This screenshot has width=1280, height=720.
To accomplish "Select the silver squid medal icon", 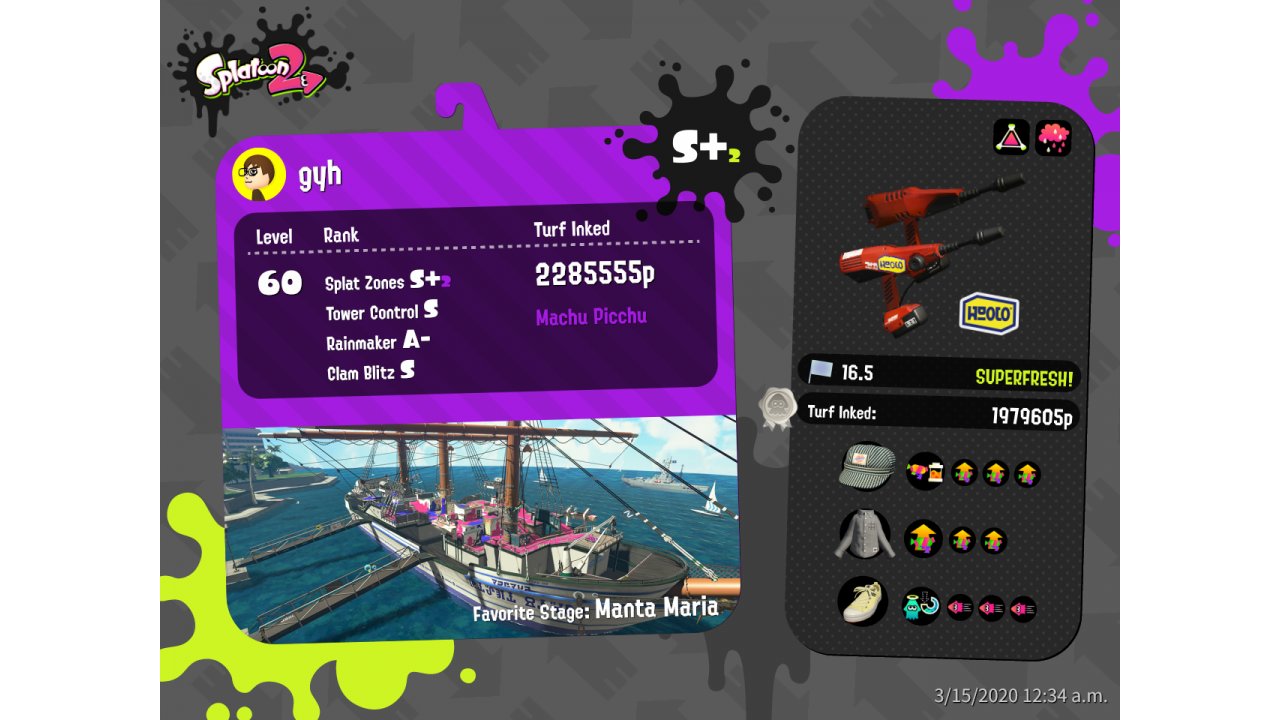I will [777, 408].
